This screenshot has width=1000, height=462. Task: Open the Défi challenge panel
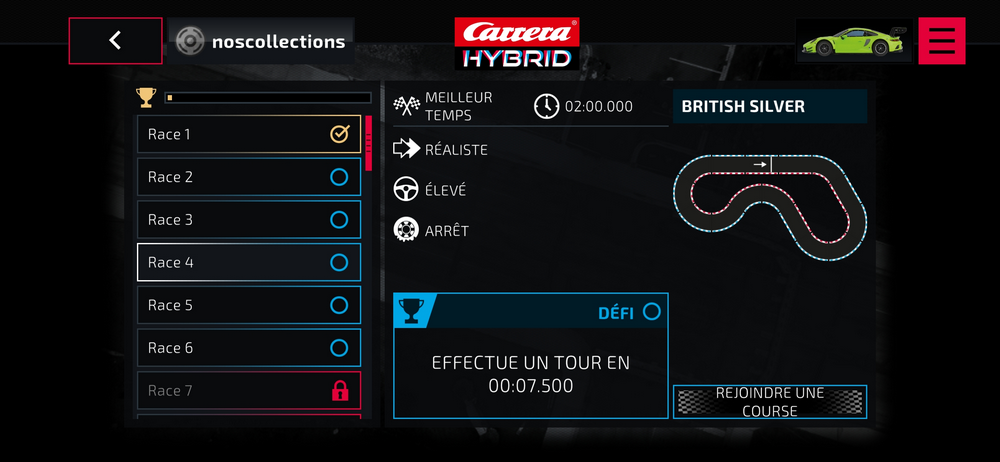(x=530, y=356)
